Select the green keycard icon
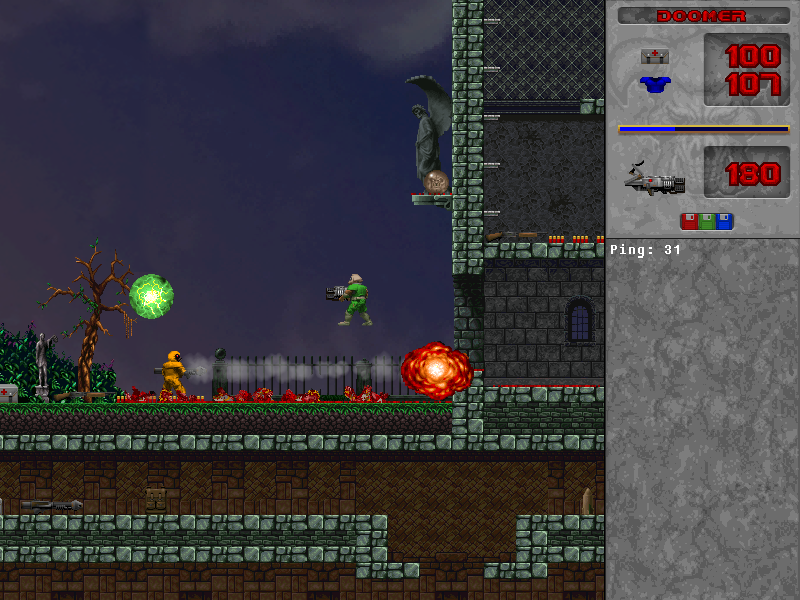The width and height of the screenshot is (800, 600). pyautogui.click(x=707, y=221)
